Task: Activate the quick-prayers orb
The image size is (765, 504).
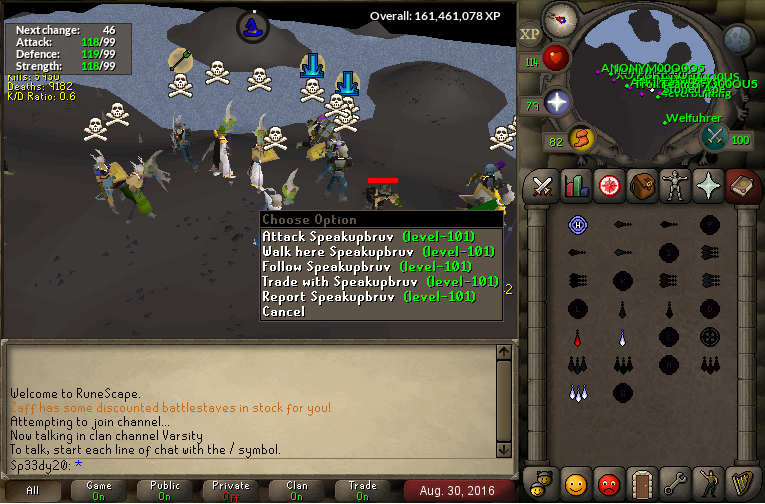Action: [x=557, y=101]
